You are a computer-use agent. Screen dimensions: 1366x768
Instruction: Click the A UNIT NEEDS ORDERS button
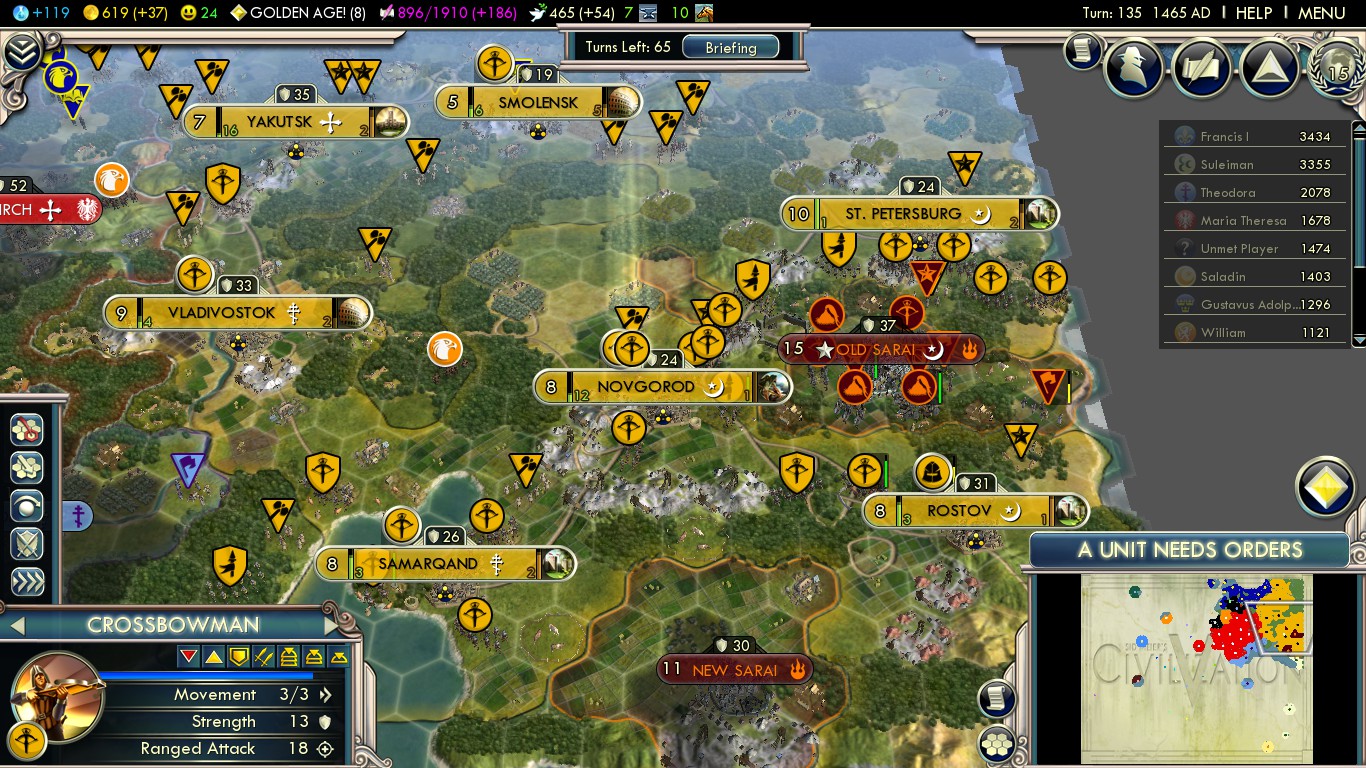[1189, 550]
